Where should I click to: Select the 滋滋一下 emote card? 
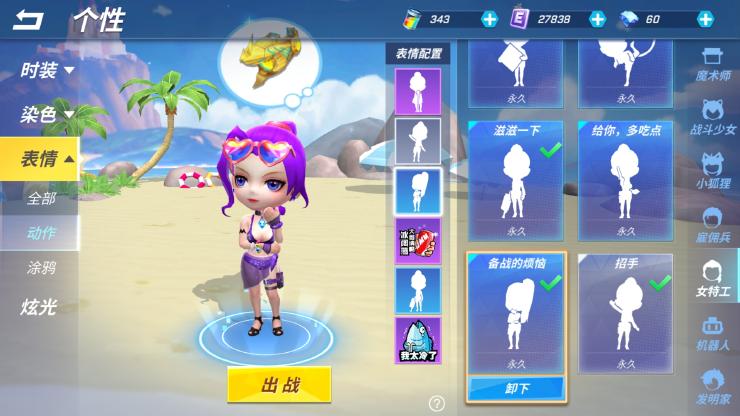[x=516, y=180]
